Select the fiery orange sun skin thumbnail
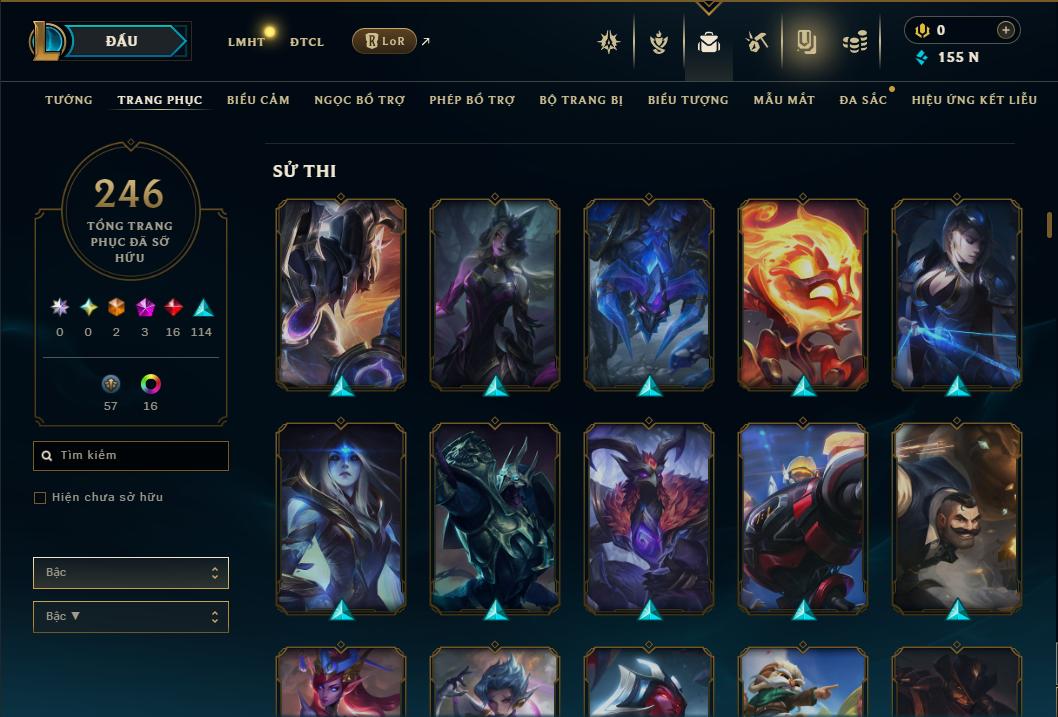The height and width of the screenshot is (717, 1058). tap(803, 293)
